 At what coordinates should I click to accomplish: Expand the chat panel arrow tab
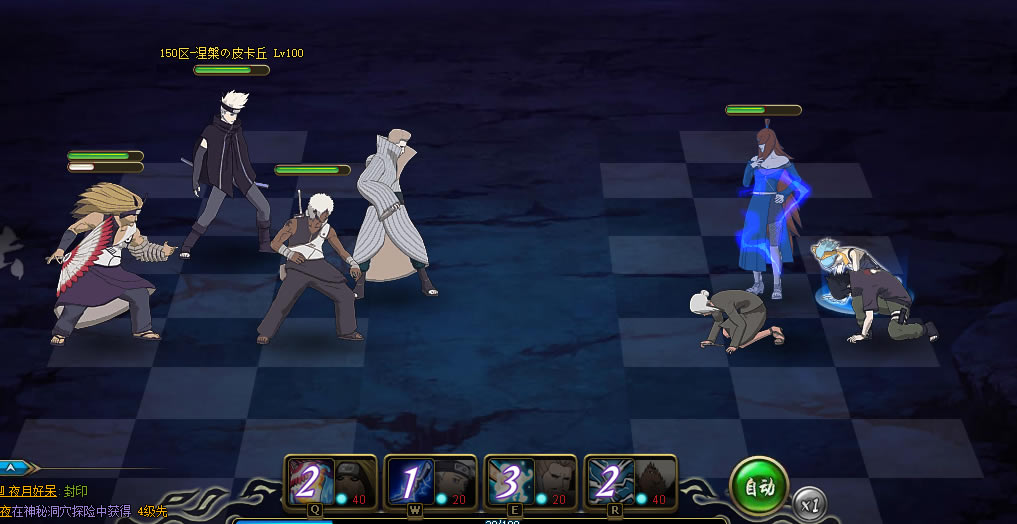point(18,466)
